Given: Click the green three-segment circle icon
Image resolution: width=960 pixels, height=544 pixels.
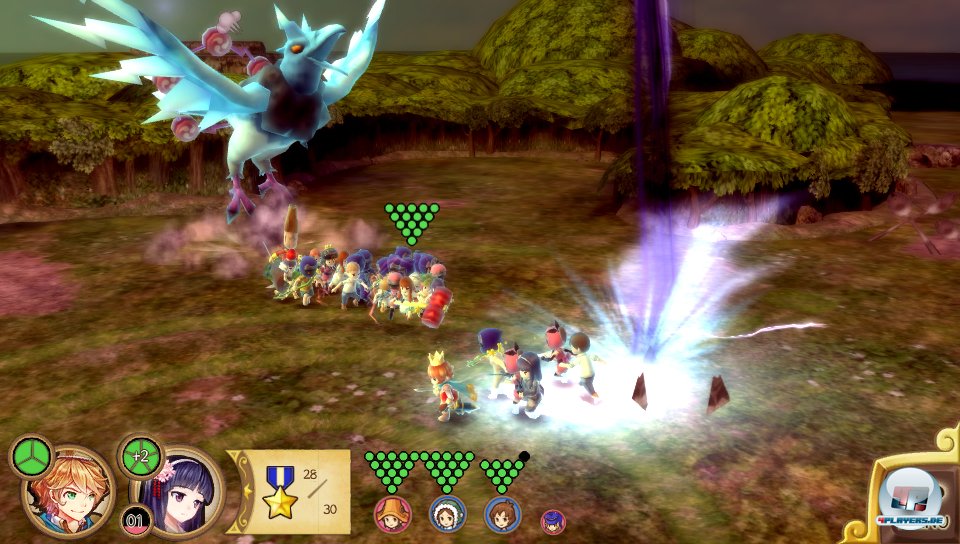Looking at the screenshot, I should tap(32, 457).
